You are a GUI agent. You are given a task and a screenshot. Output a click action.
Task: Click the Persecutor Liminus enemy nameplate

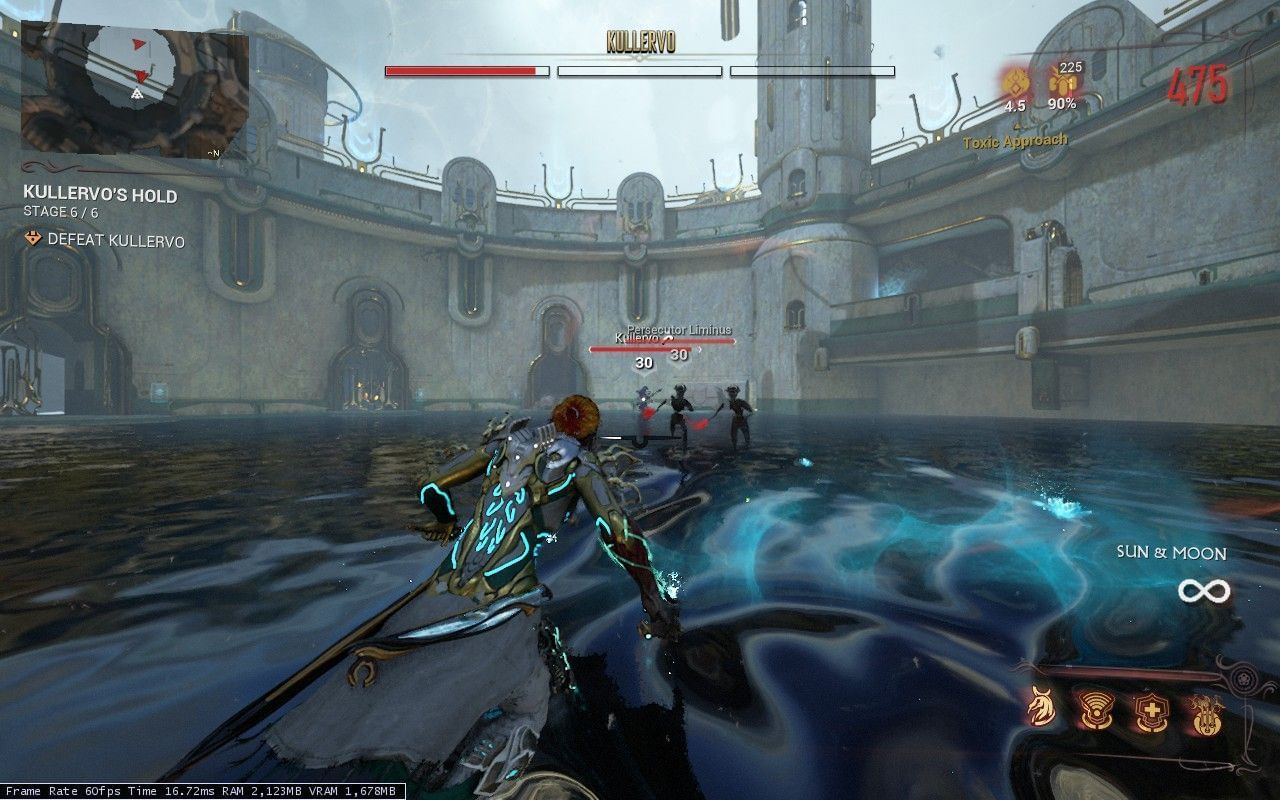(x=679, y=328)
